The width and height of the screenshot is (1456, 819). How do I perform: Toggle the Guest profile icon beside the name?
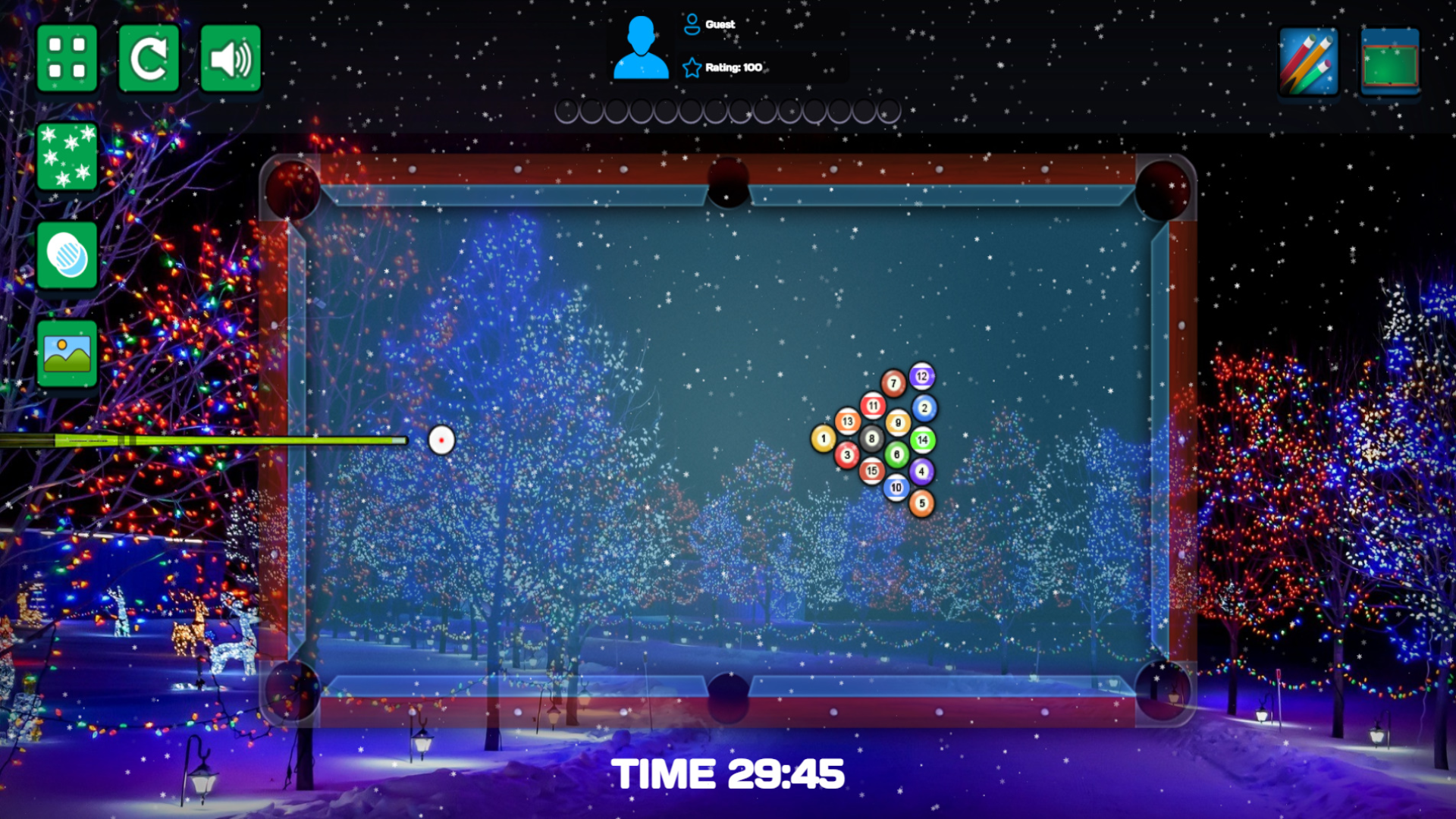[x=690, y=24]
